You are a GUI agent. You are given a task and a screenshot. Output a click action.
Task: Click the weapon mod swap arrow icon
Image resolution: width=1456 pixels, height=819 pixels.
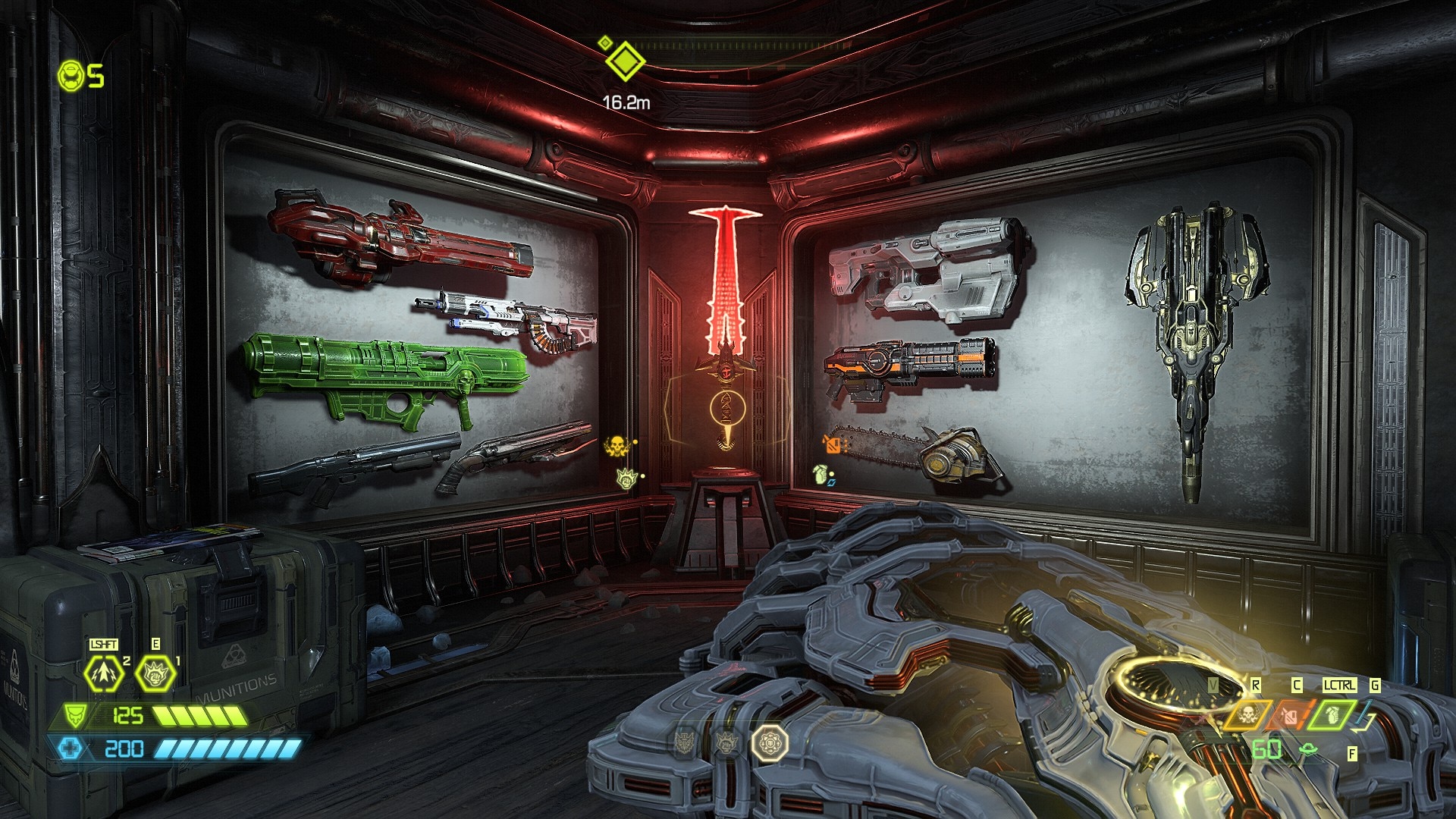point(1367,714)
